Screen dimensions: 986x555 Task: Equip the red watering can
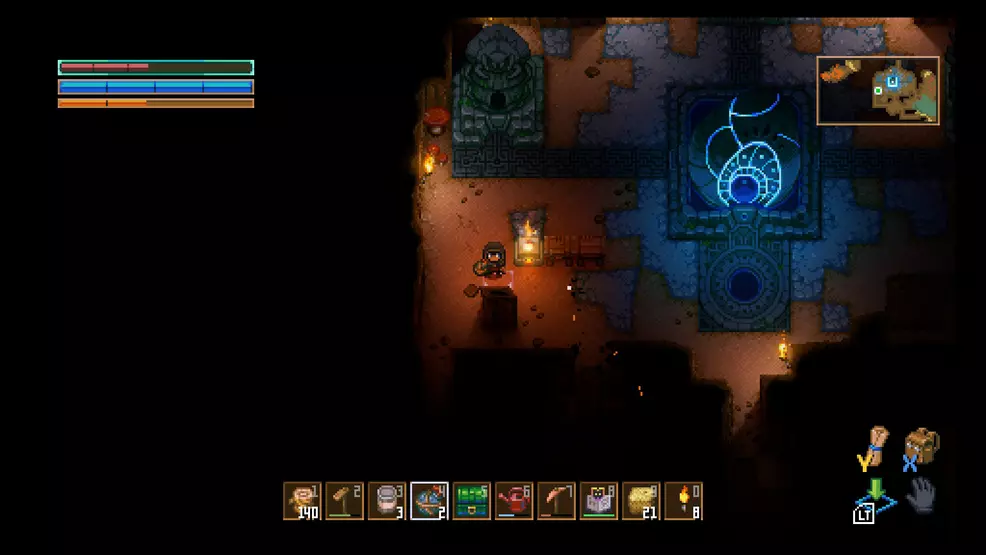(514, 501)
